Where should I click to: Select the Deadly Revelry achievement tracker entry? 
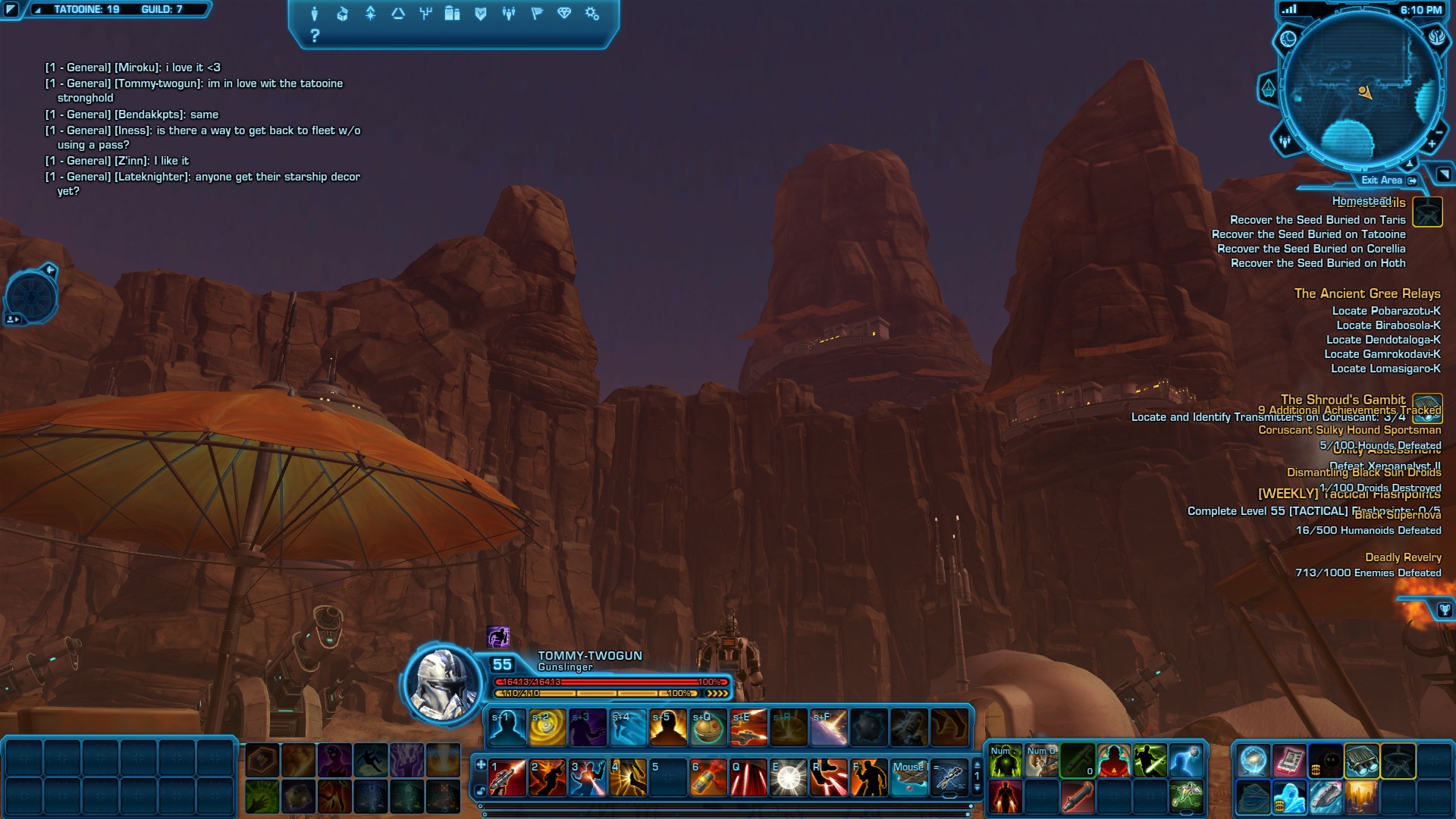point(1403,557)
